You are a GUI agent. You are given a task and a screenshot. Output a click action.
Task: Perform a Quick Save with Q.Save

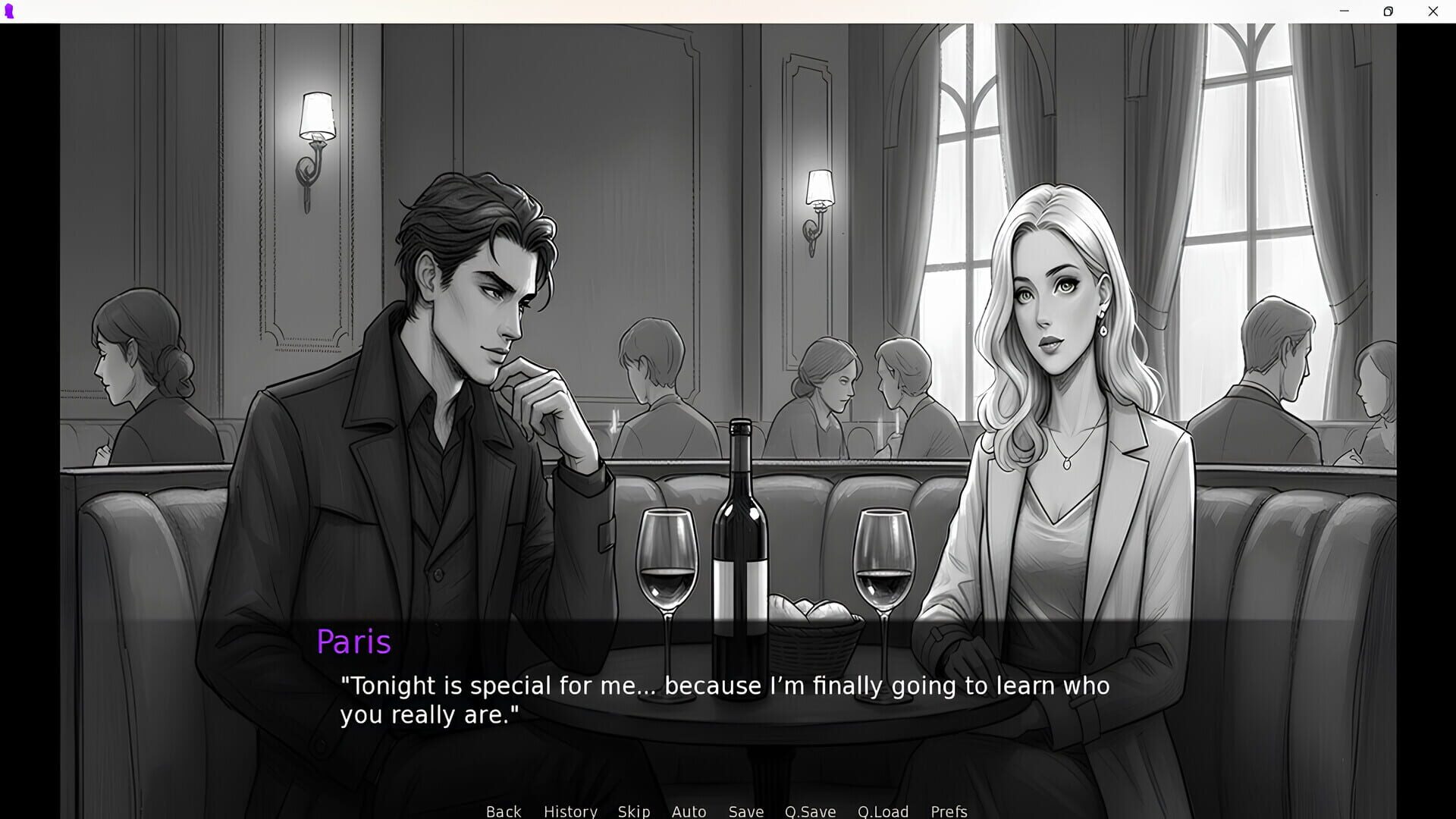810,811
